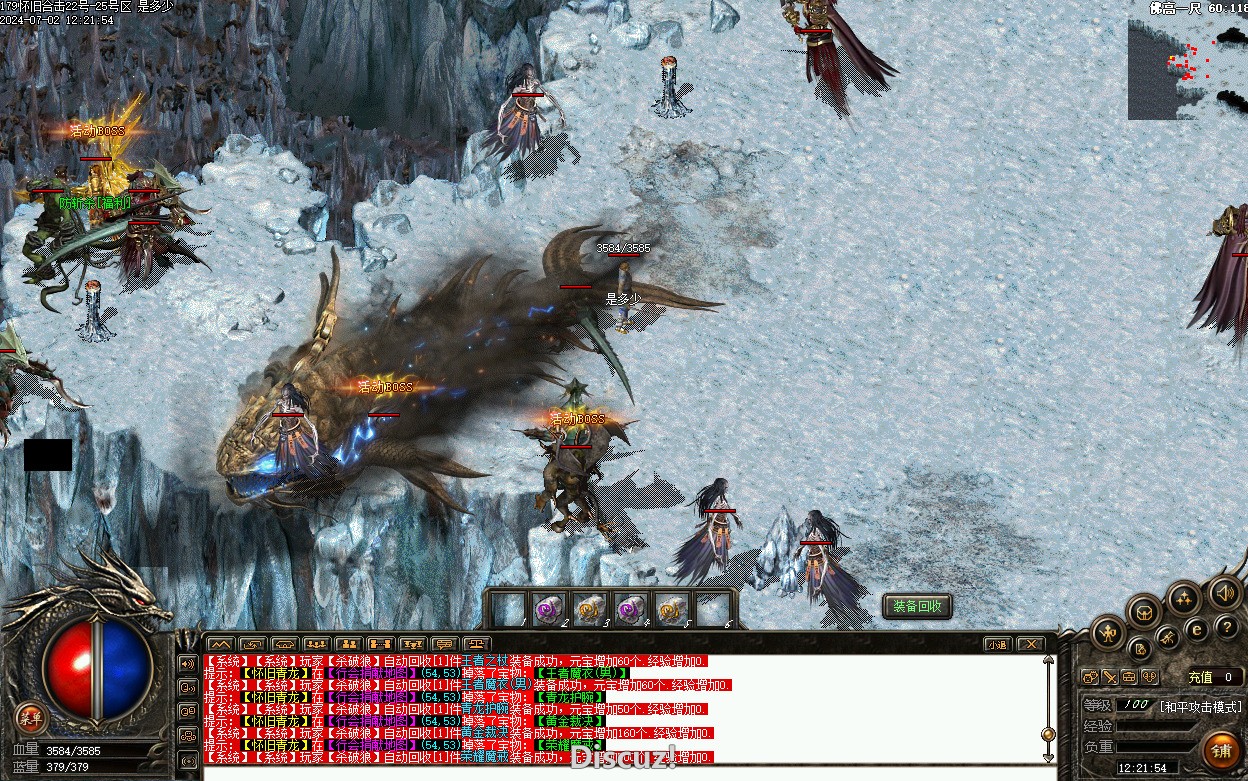Image resolution: width=1248 pixels, height=781 pixels.
Task: Use the gold scroll in slot 3
Action: [588, 609]
